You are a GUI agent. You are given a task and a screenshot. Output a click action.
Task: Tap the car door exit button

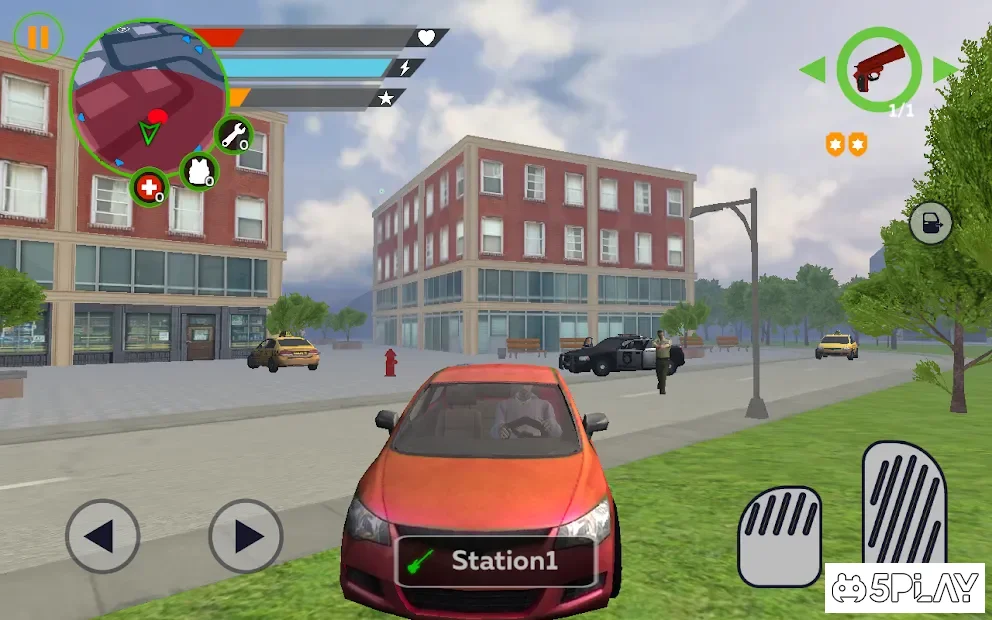coord(930,223)
